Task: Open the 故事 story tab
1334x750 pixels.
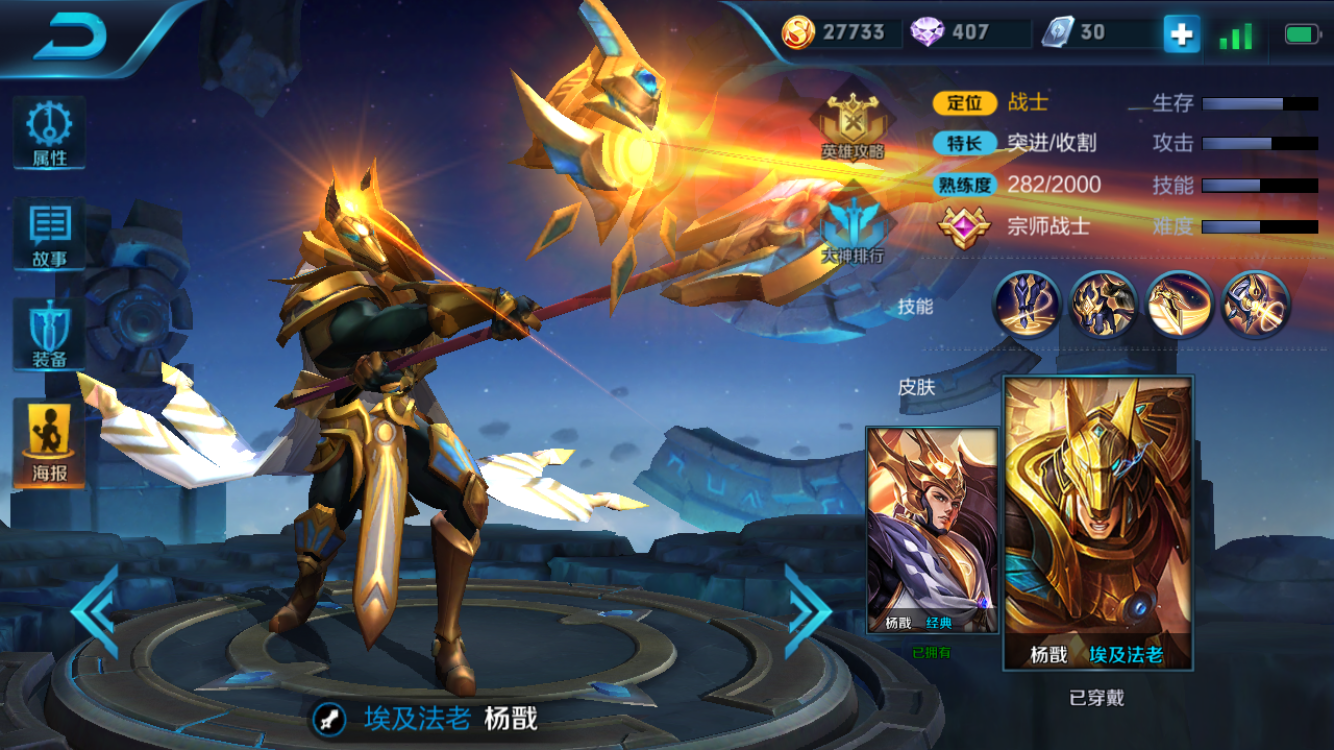Action: click(x=49, y=234)
